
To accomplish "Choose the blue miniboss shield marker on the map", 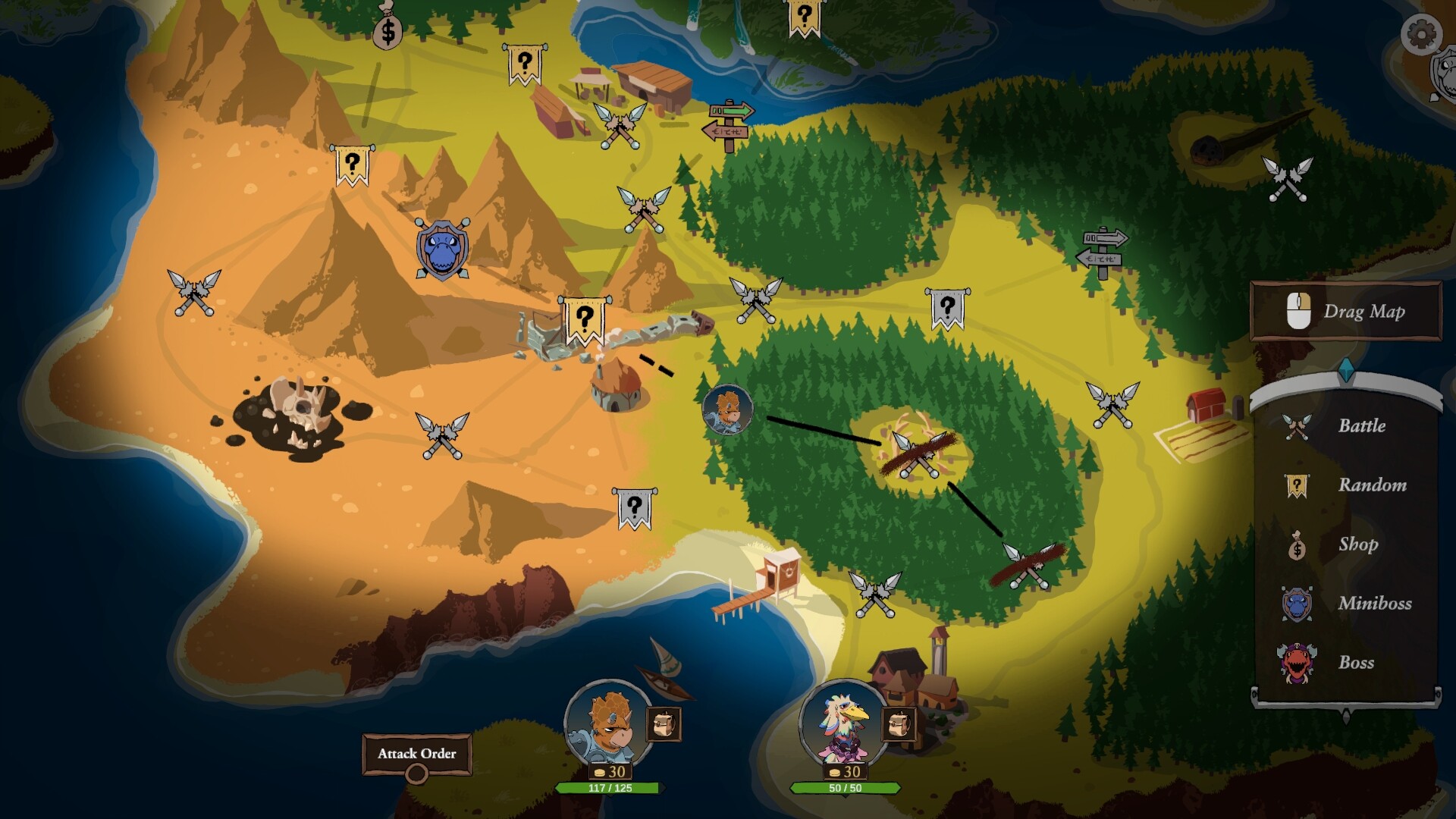I will (x=442, y=249).
